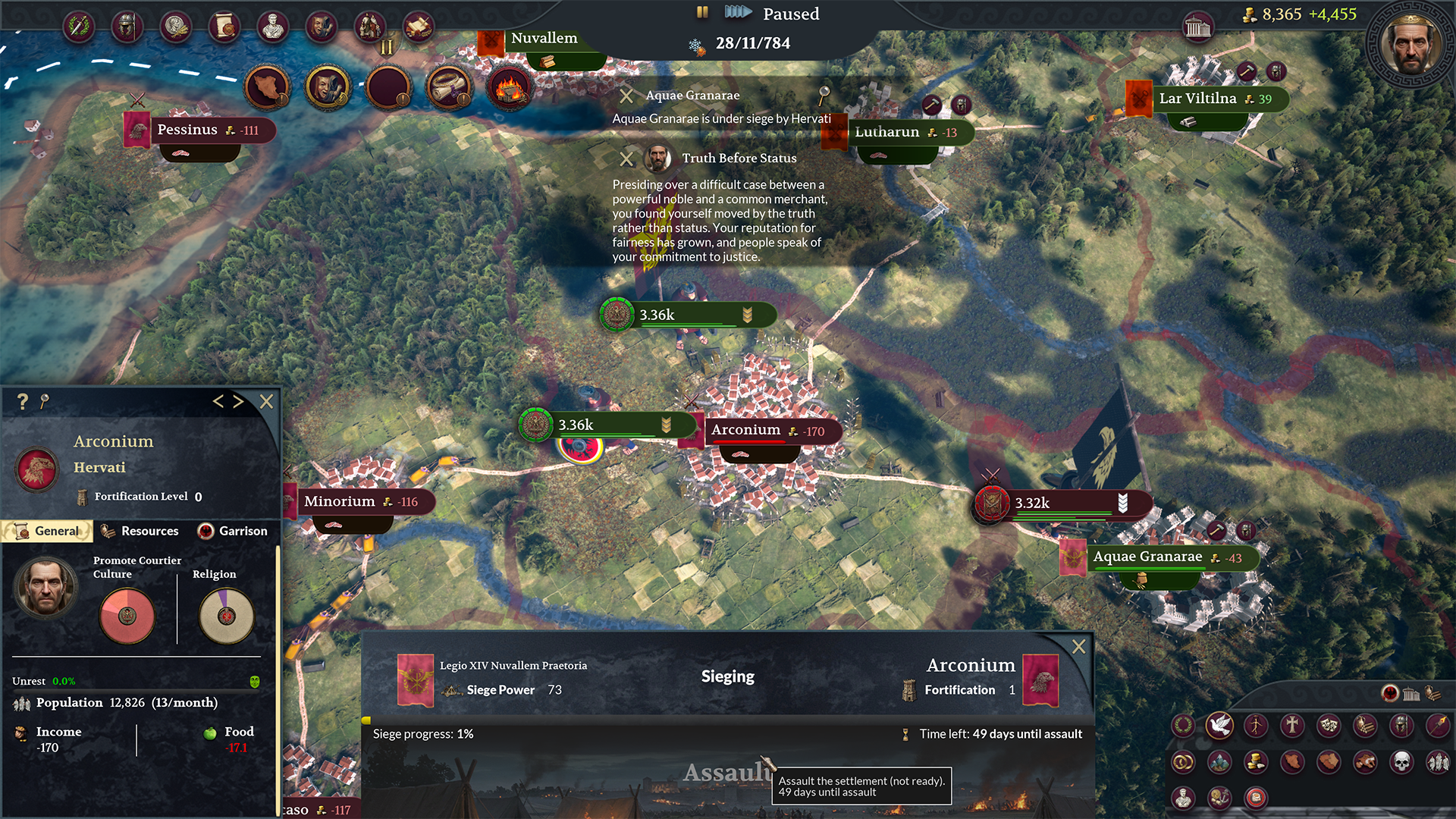This screenshot has height=819, width=1456.
Task: Dismiss the Truth Before Status notification
Action: pos(626,158)
